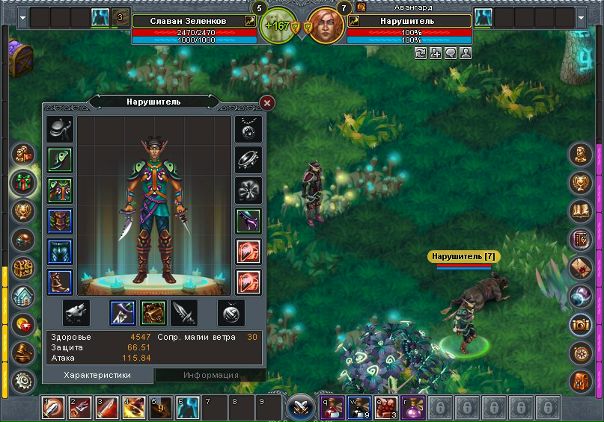Open chat with the targeted player

(x=451, y=52)
